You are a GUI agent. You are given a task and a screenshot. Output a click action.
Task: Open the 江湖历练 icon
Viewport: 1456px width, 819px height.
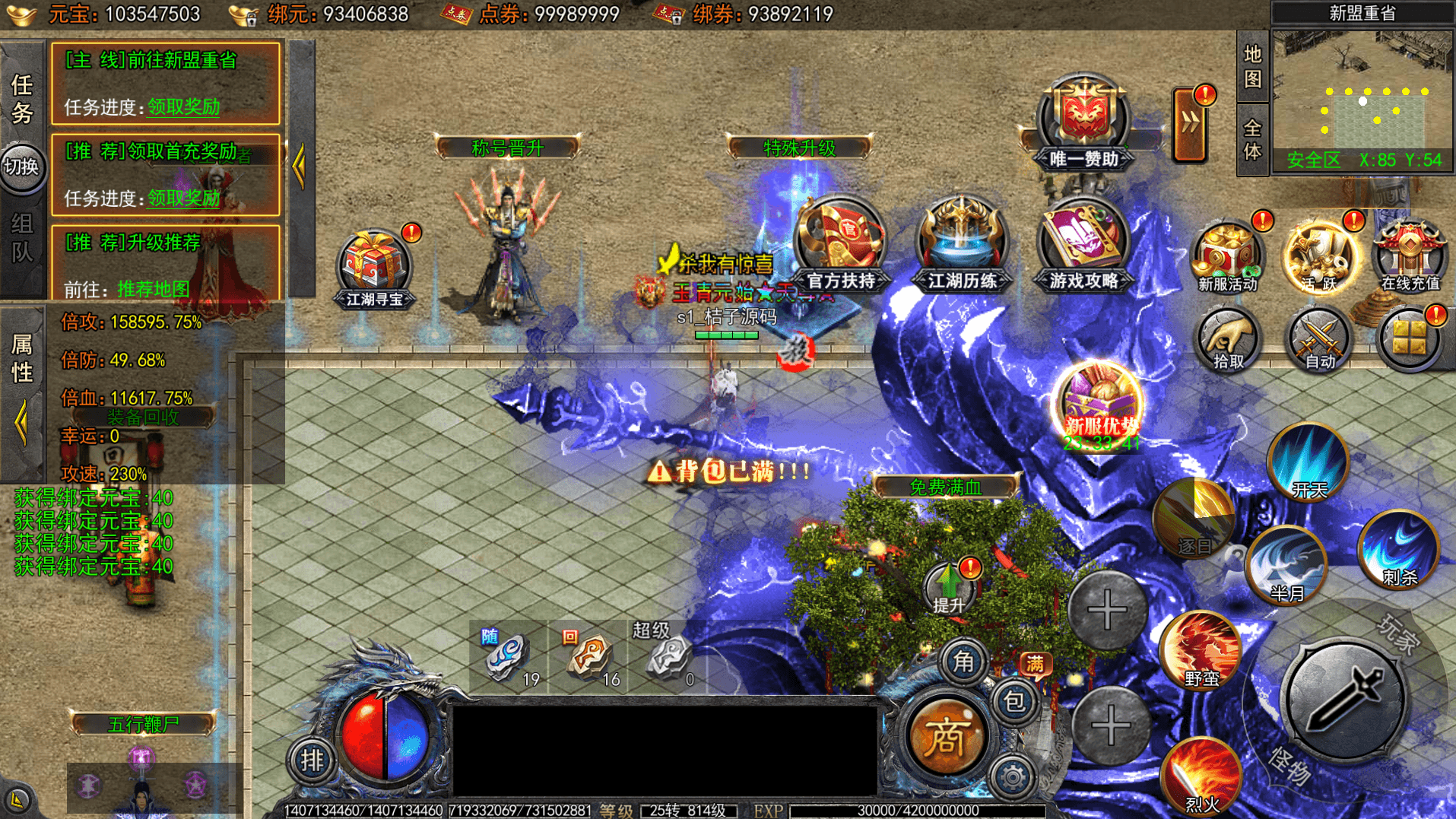click(x=962, y=243)
